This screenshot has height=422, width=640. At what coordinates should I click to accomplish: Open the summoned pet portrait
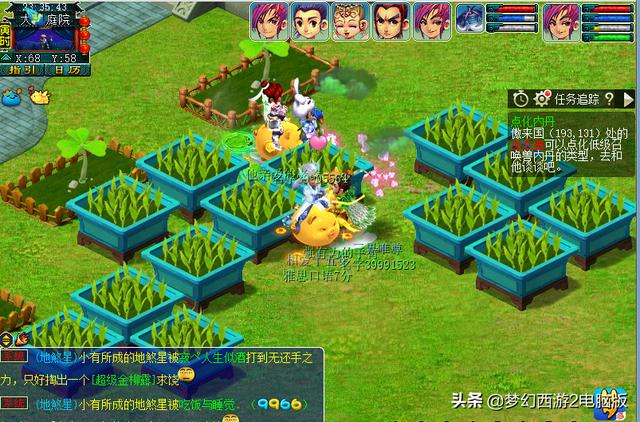[x=470, y=19]
